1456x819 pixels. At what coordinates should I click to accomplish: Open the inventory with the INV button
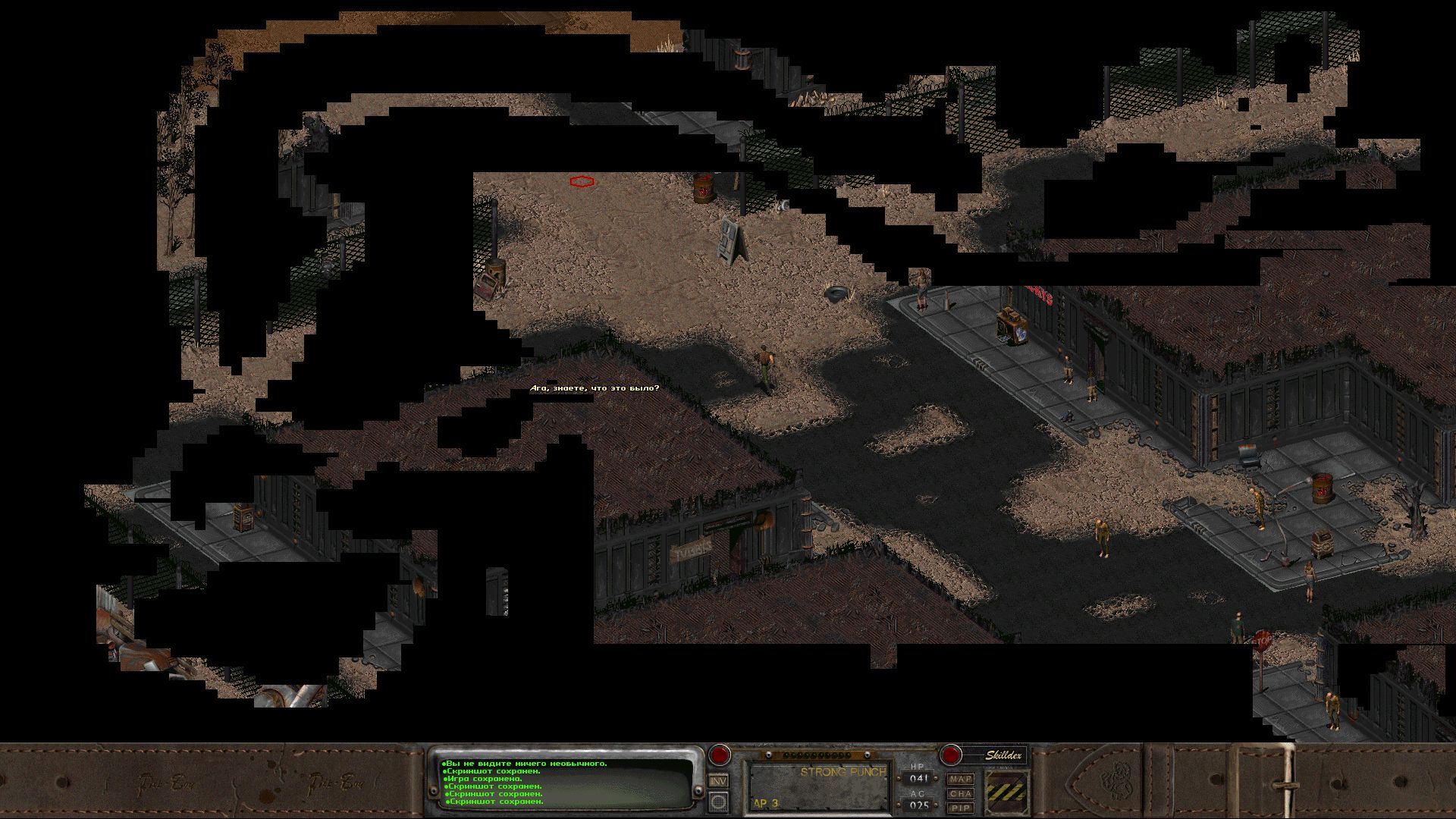(717, 780)
